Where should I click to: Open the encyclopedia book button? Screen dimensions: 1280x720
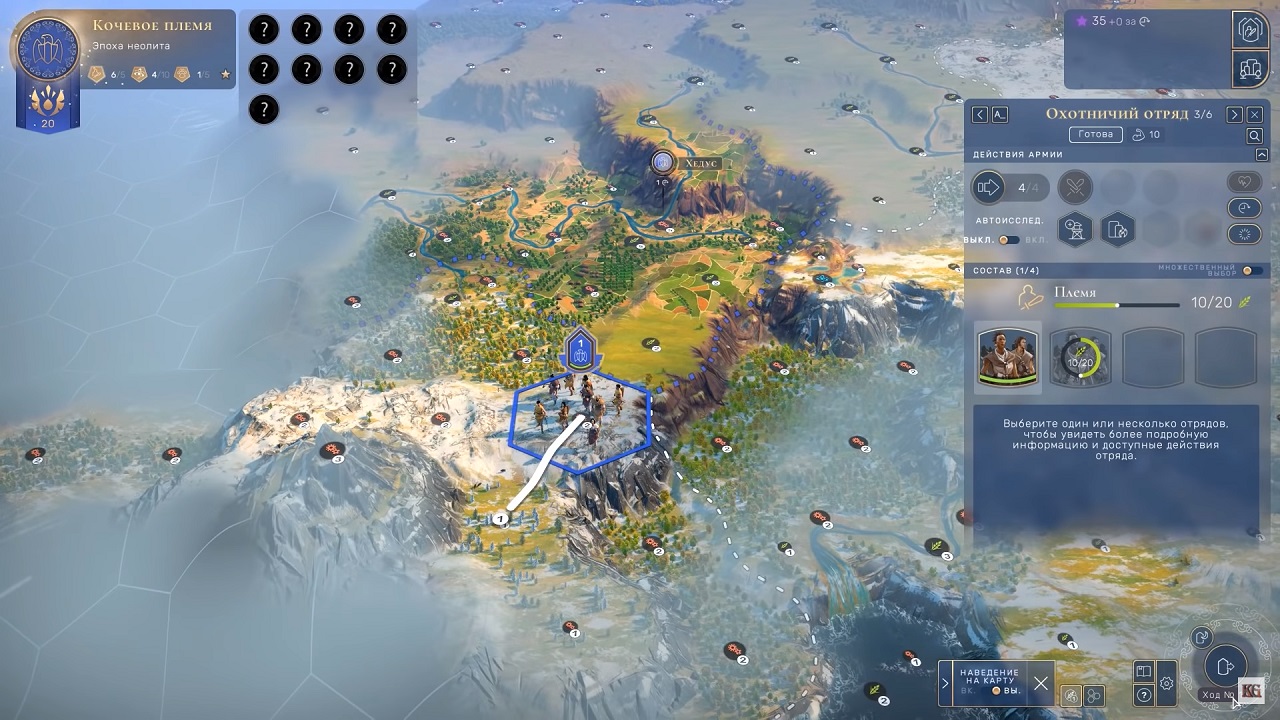tap(1144, 672)
